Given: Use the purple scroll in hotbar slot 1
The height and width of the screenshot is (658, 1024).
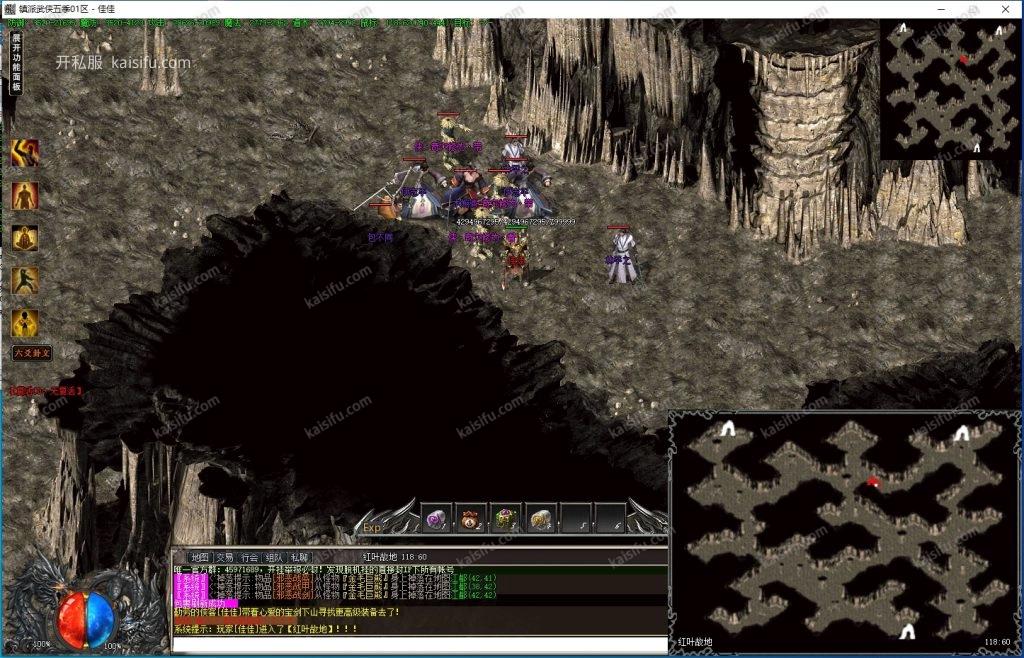Looking at the screenshot, I should pyautogui.click(x=436, y=519).
